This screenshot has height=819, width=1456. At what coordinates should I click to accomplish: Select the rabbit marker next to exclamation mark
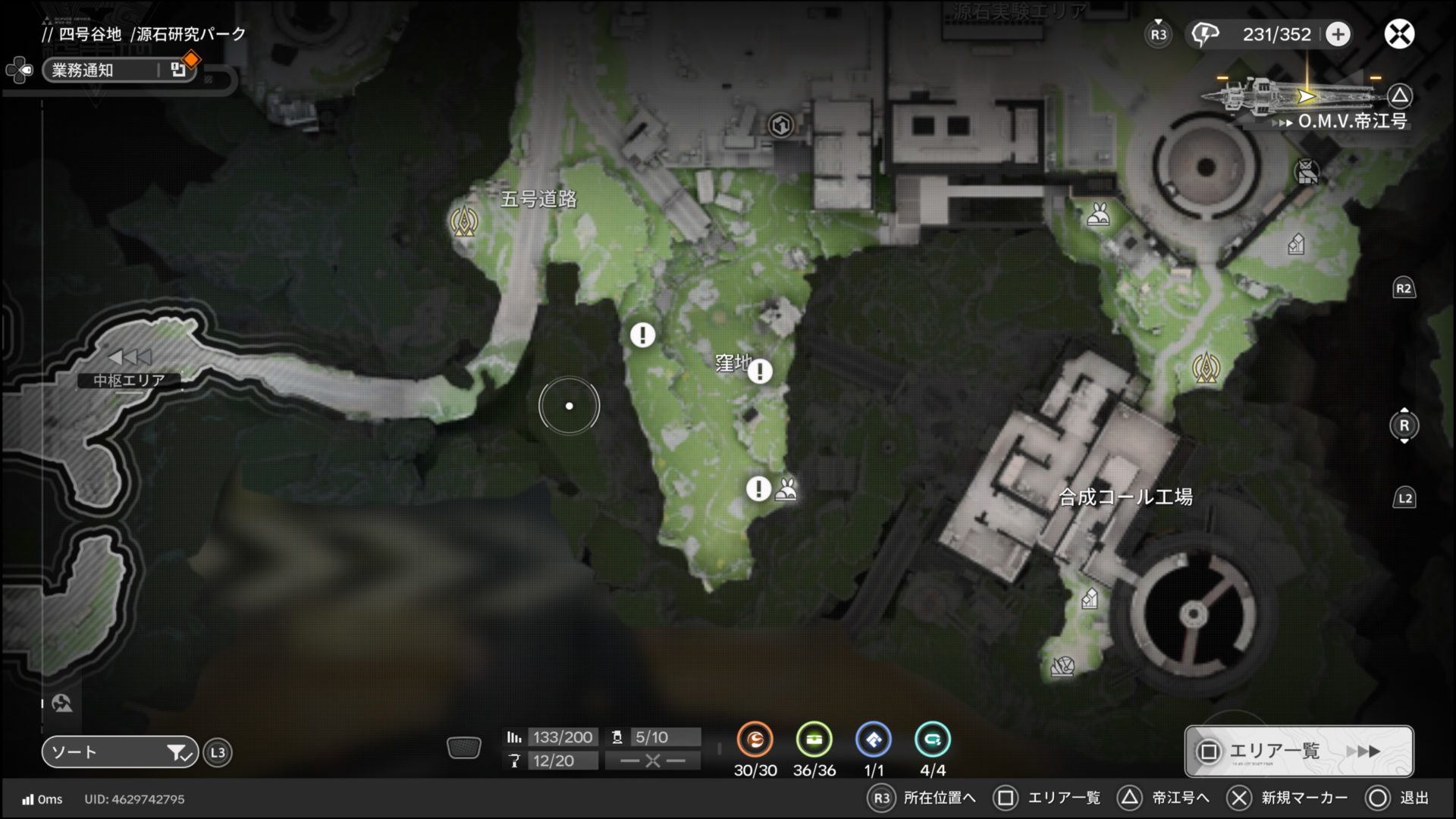786,490
